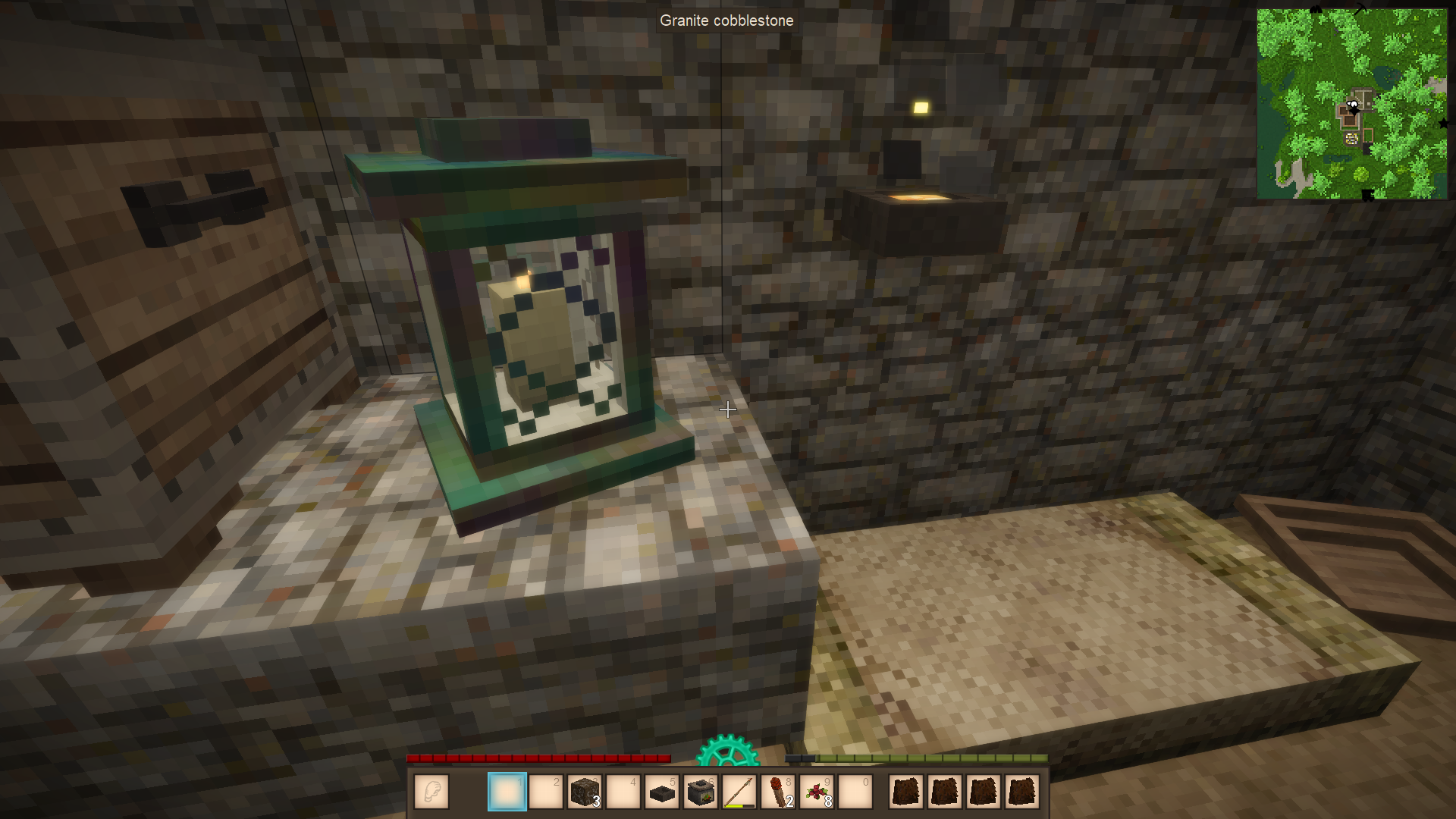Click the black star waypoint on the minimap

[1442, 123]
